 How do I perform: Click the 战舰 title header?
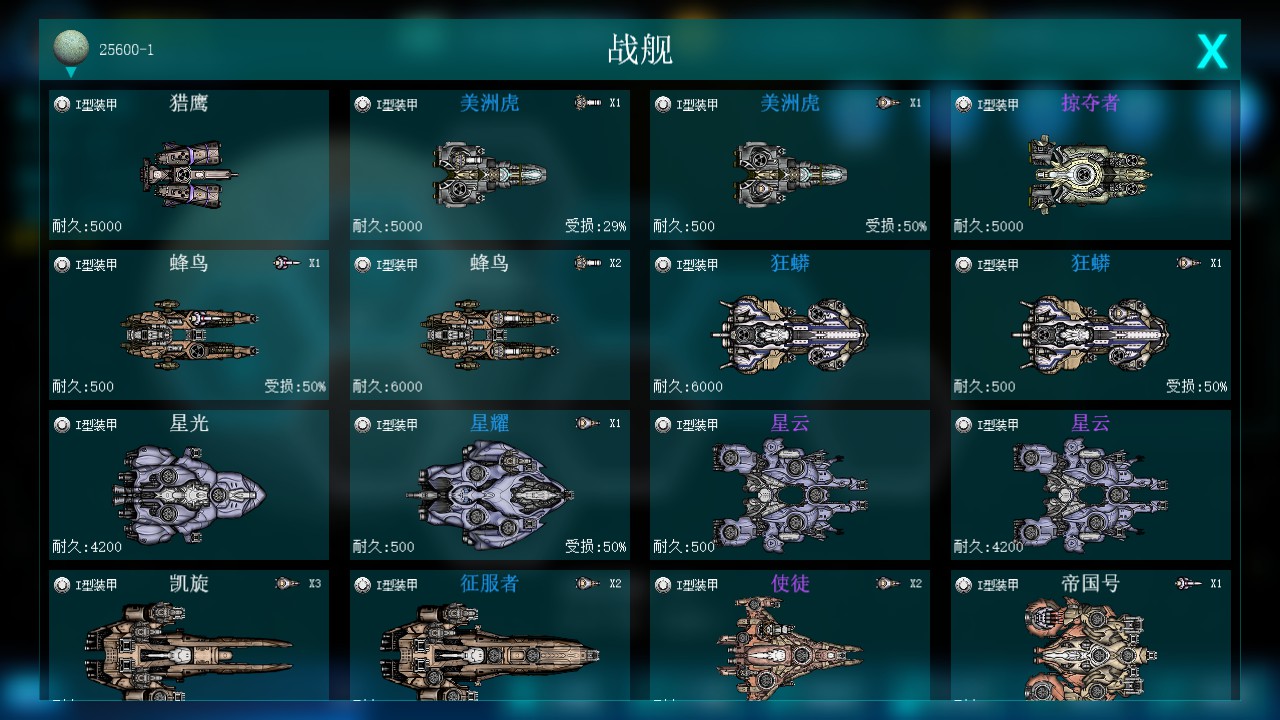tap(639, 48)
